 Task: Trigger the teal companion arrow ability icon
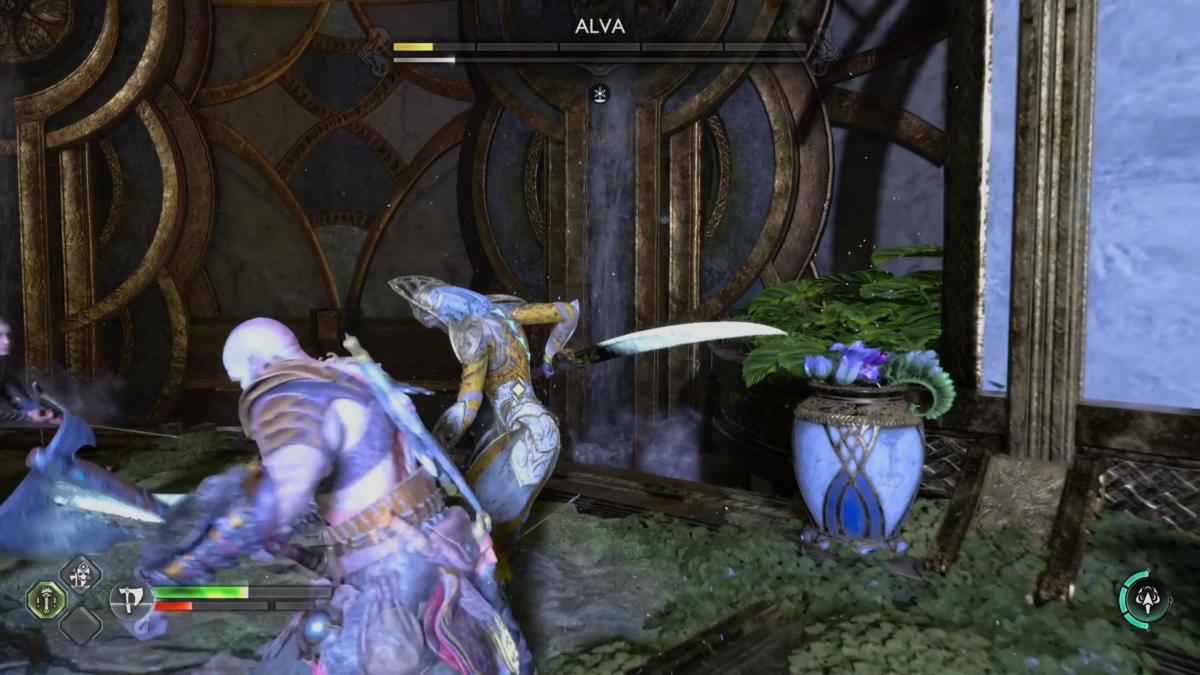coord(1146,598)
